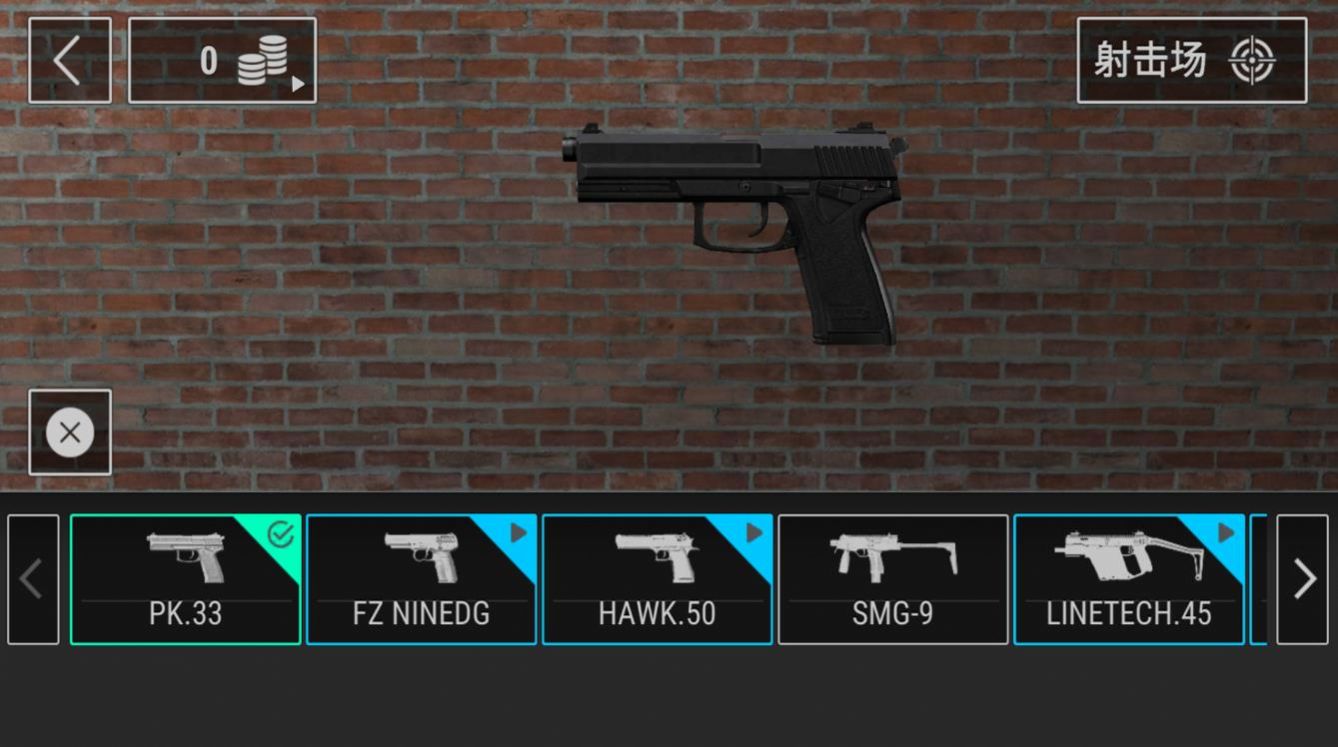Choose the LINETECH.45 weapon tile
1338x747 pixels.
pyautogui.click(x=1129, y=580)
